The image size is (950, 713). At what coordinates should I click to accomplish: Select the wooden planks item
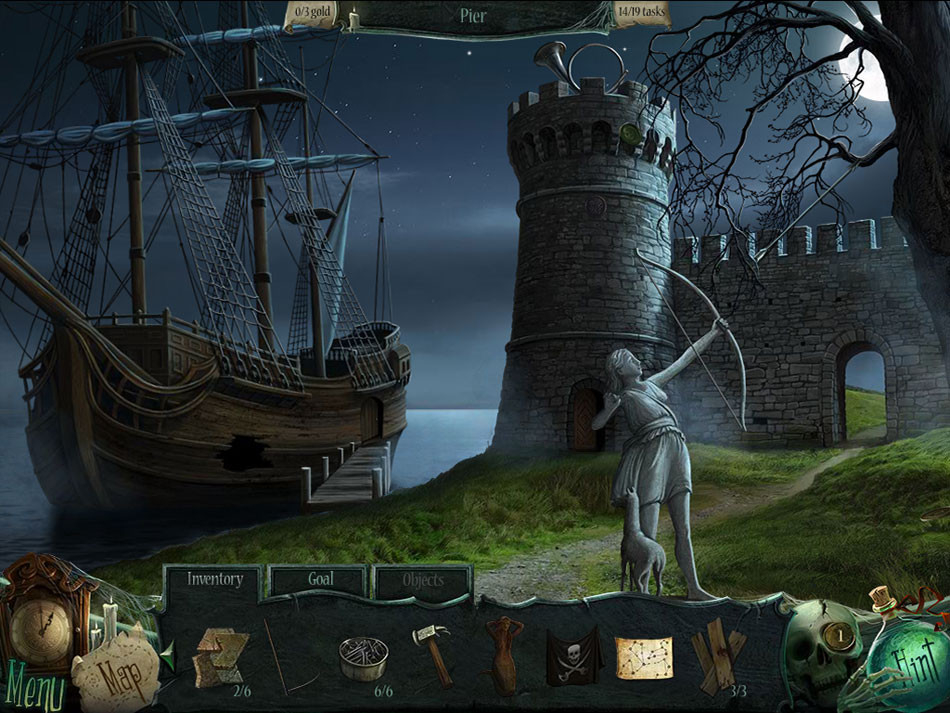click(x=718, y=655)
